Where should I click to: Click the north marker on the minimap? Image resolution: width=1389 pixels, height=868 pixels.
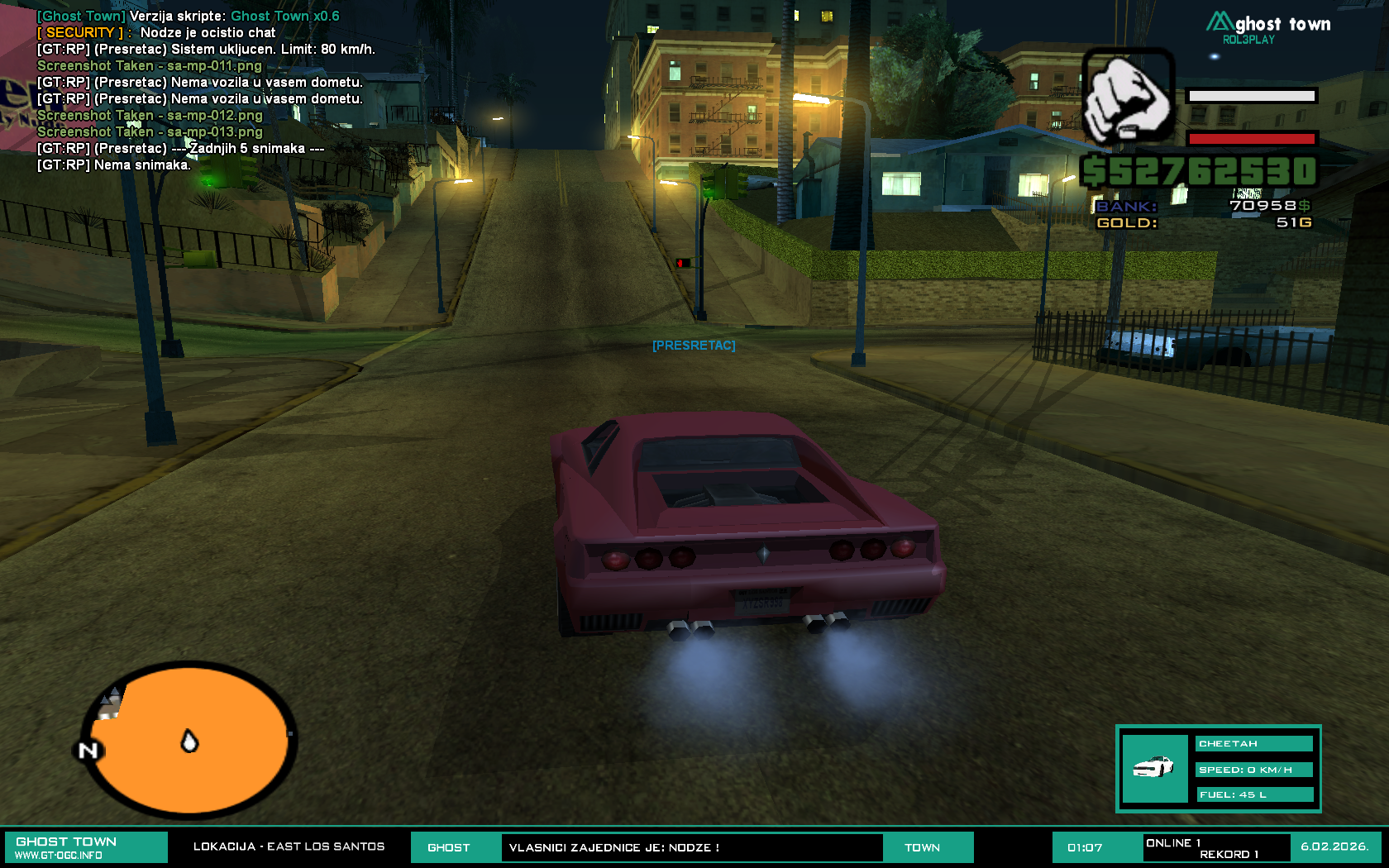click(88, 751)
